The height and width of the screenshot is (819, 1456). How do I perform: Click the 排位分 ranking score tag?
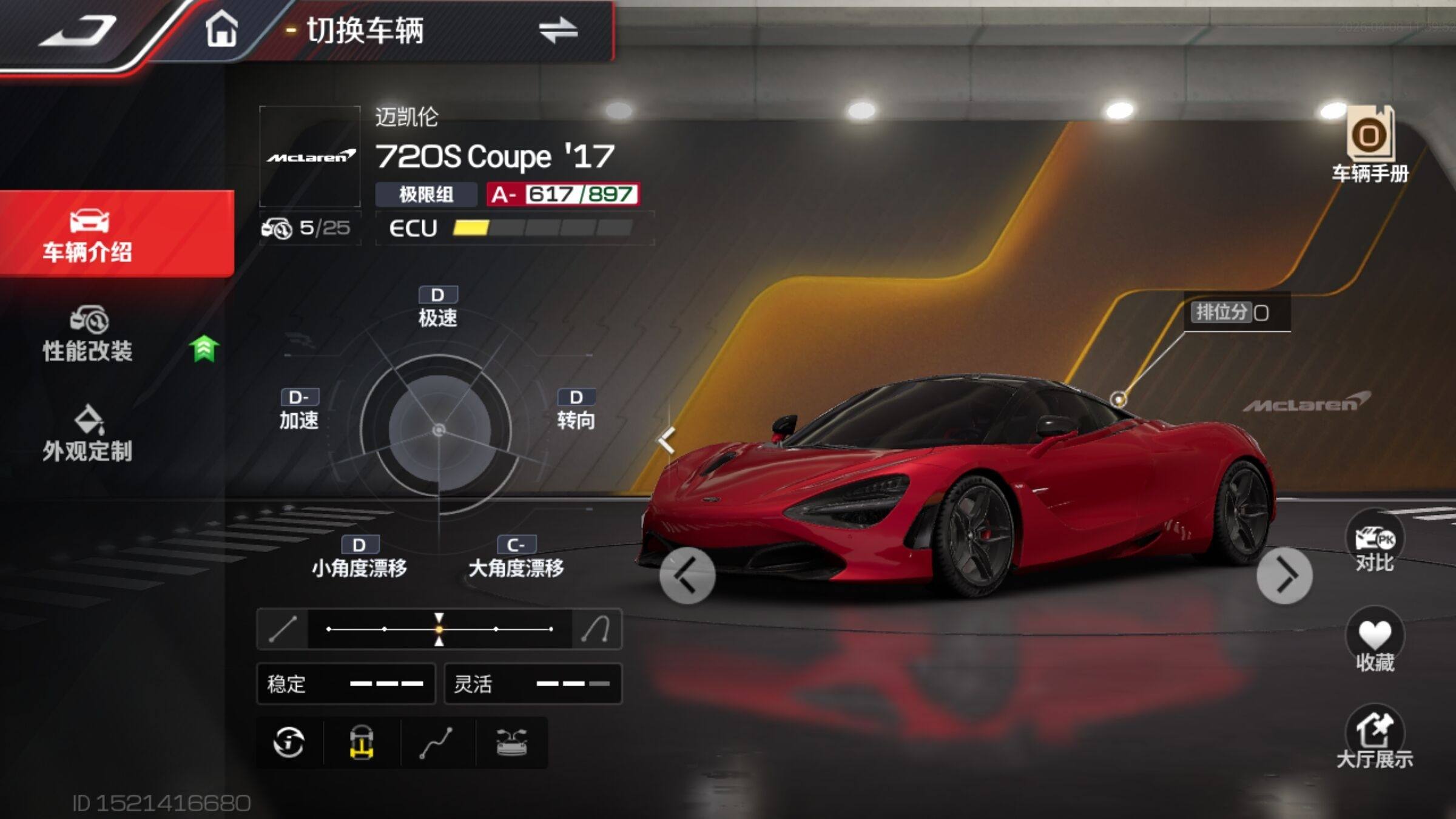click(x=1232, y=313)
